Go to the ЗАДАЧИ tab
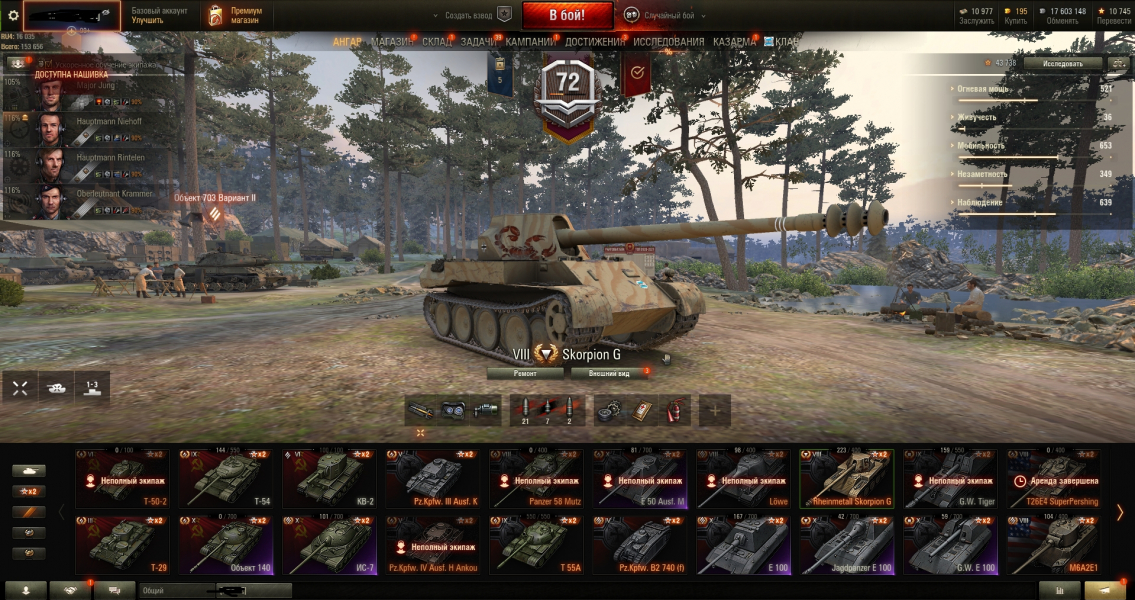 click(x=479, y=42)
